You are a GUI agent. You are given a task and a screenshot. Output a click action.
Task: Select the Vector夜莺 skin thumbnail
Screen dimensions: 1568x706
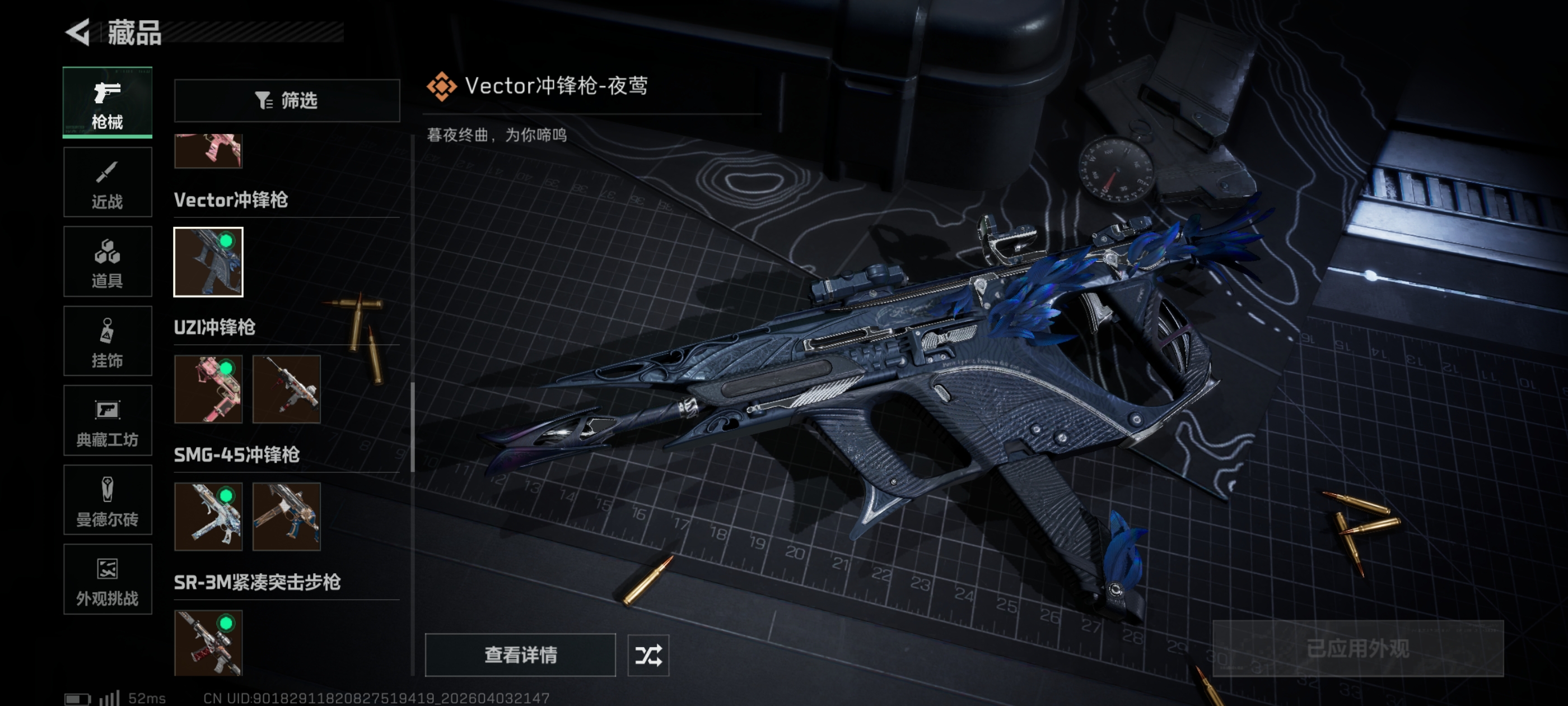click(208, 262)
